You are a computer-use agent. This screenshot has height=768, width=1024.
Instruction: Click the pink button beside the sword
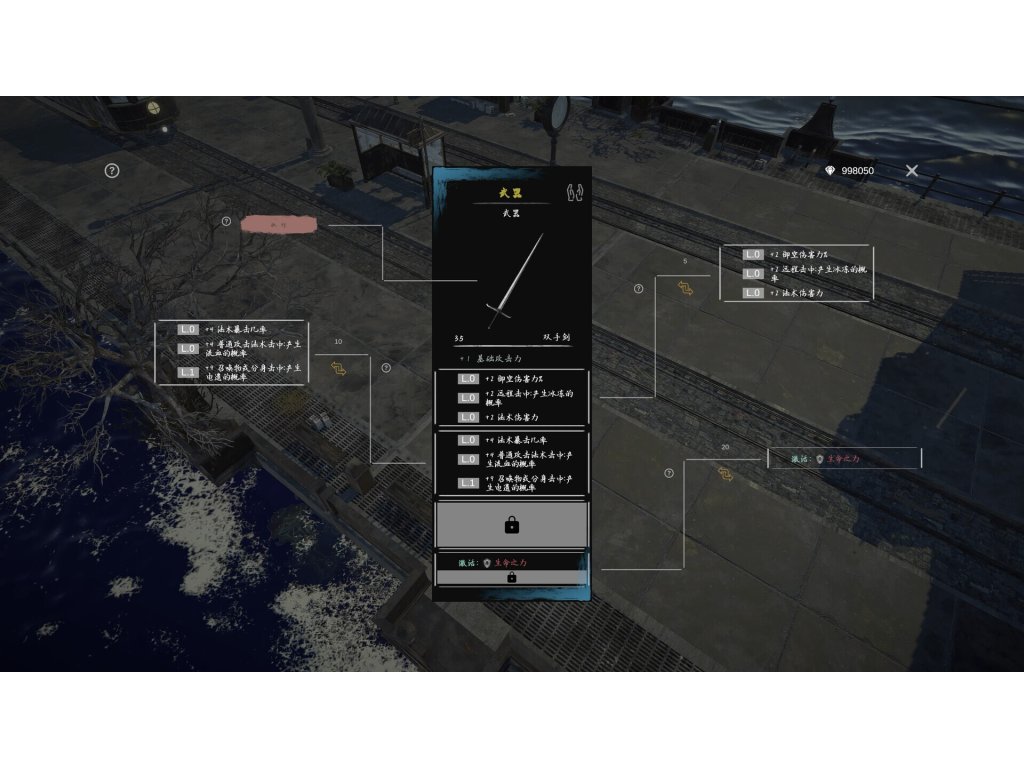279,225
